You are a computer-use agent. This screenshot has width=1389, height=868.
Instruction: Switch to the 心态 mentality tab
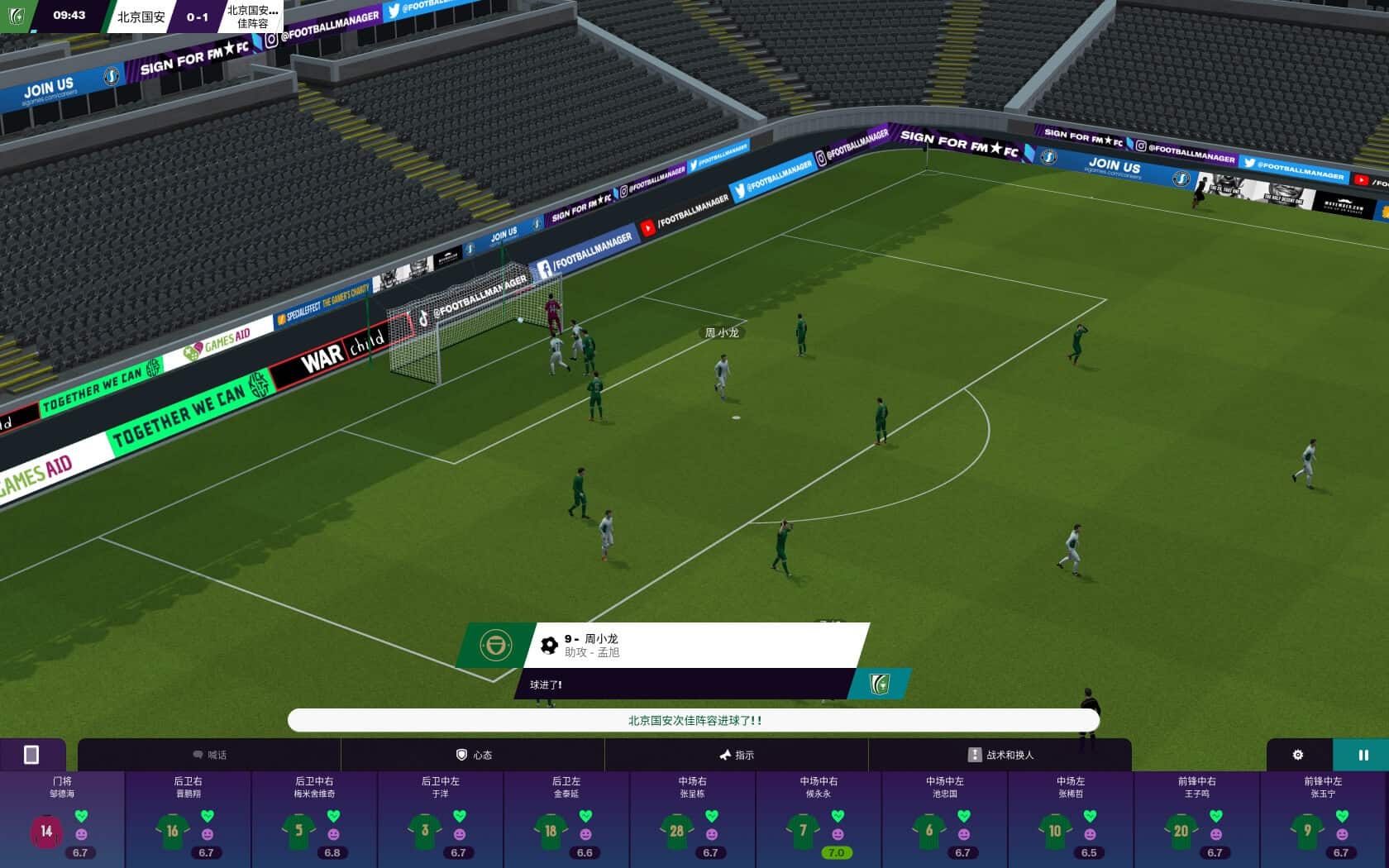[x=474, y=755]
